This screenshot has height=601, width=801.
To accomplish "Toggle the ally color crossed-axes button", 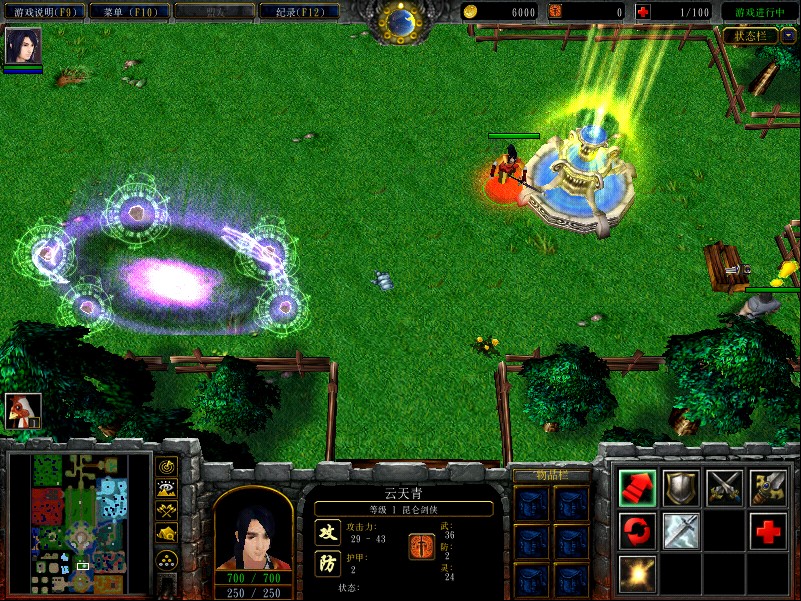I will click(x=166, y=511).
